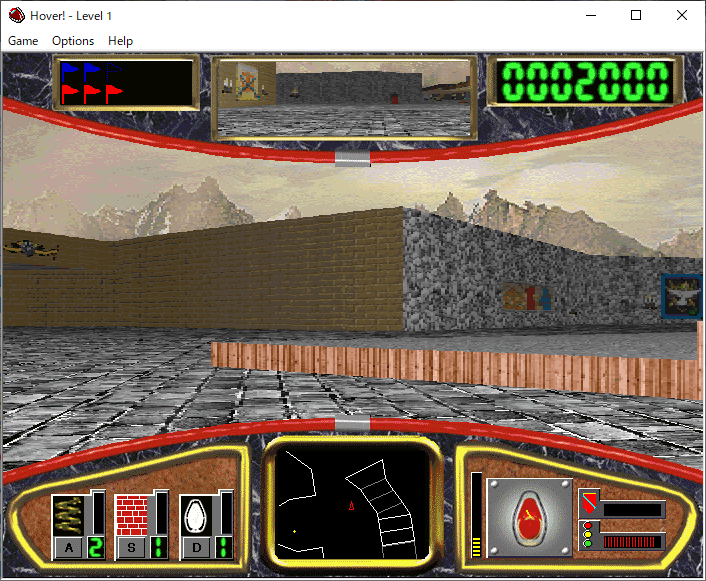Open the Game menu
The width and height of the screenshot is (706, 581).
(x=23, y=41)
